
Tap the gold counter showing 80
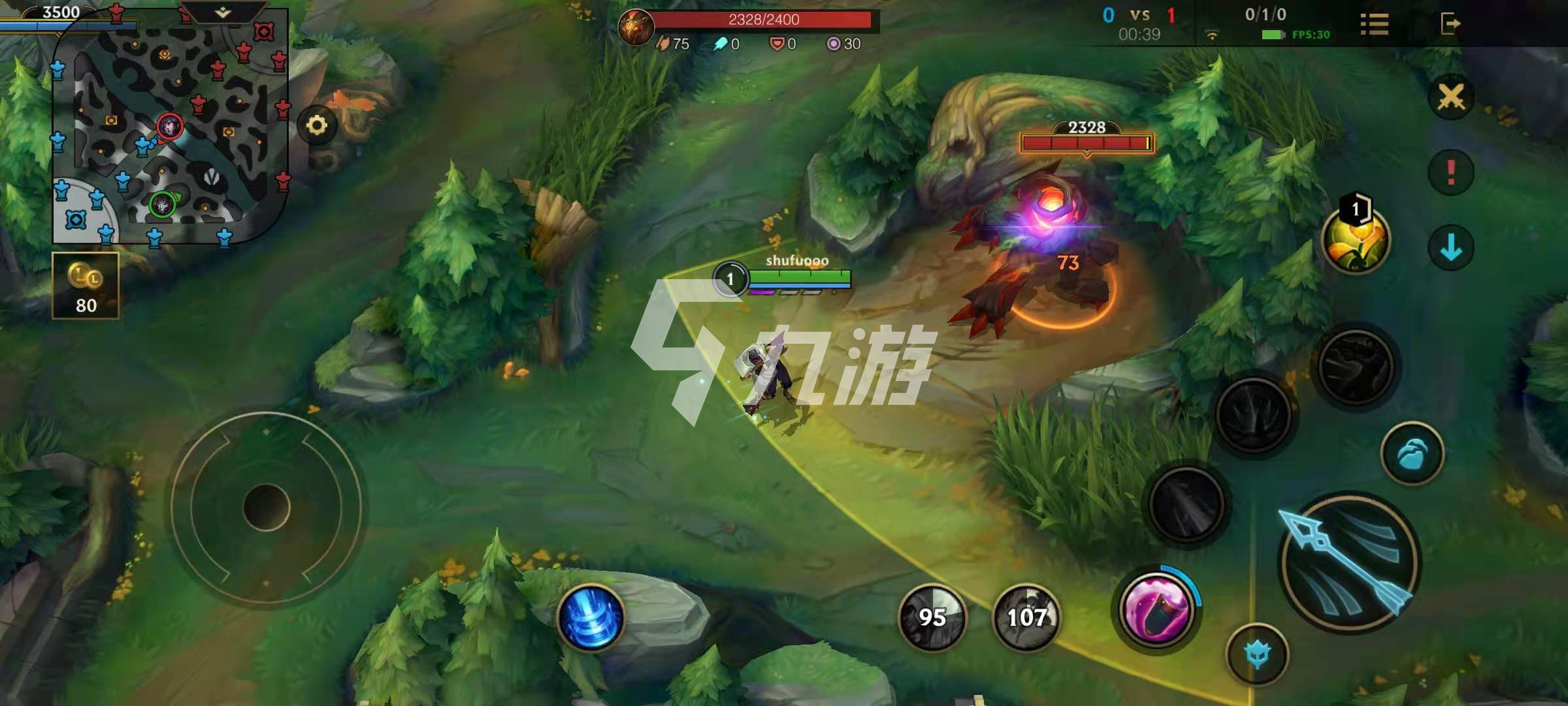point(87,288)
